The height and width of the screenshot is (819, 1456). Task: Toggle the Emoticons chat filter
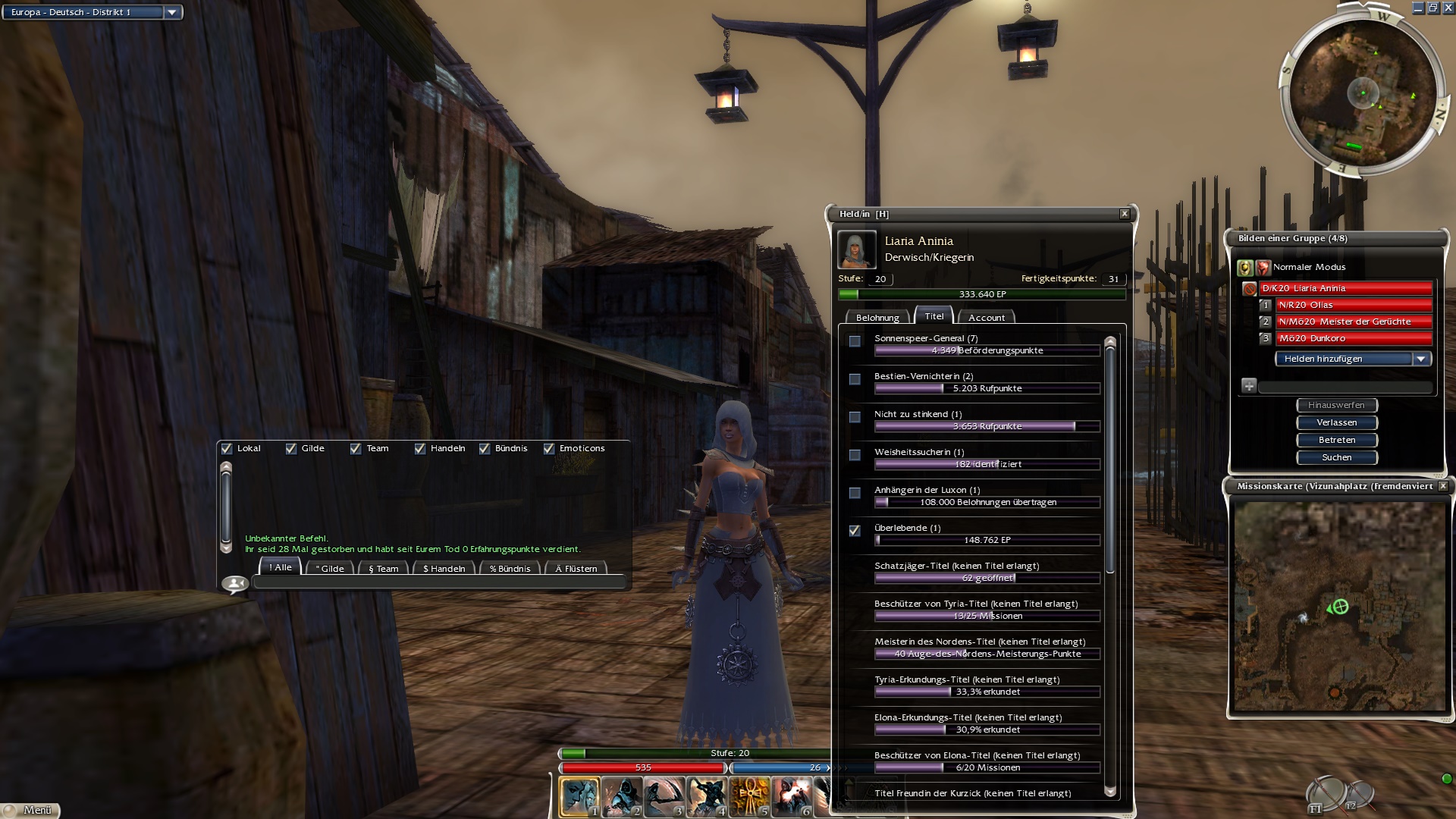click(x=549, y=449)
